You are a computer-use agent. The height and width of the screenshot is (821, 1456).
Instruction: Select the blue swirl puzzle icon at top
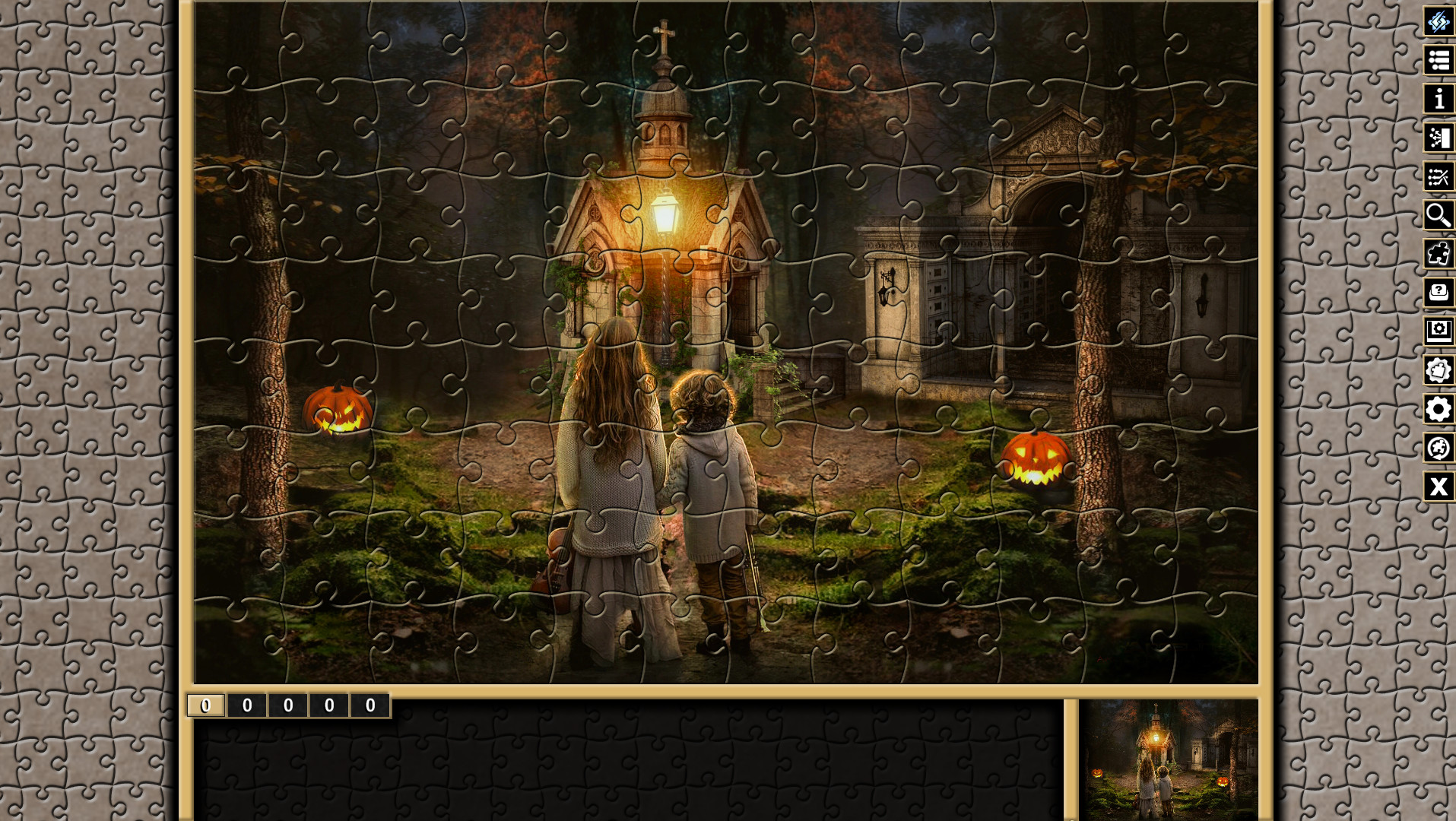tap(1437, 22)
